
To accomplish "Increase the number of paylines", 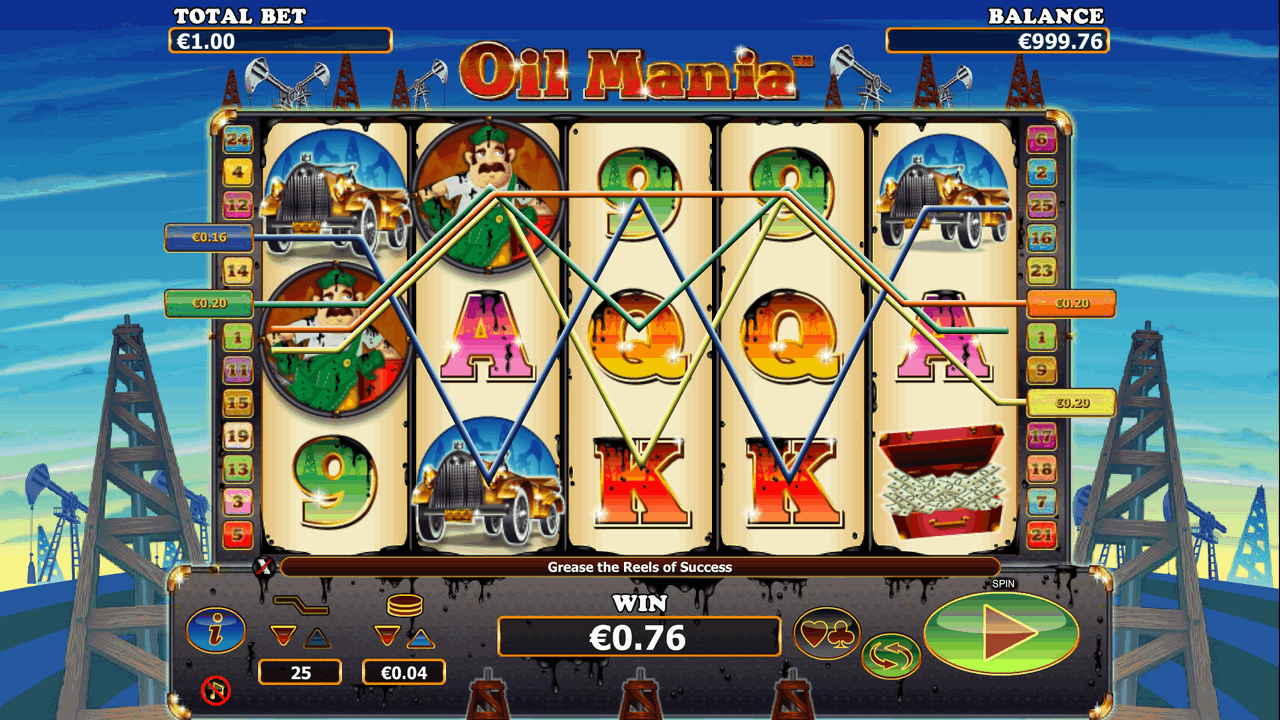I will 316,636.
